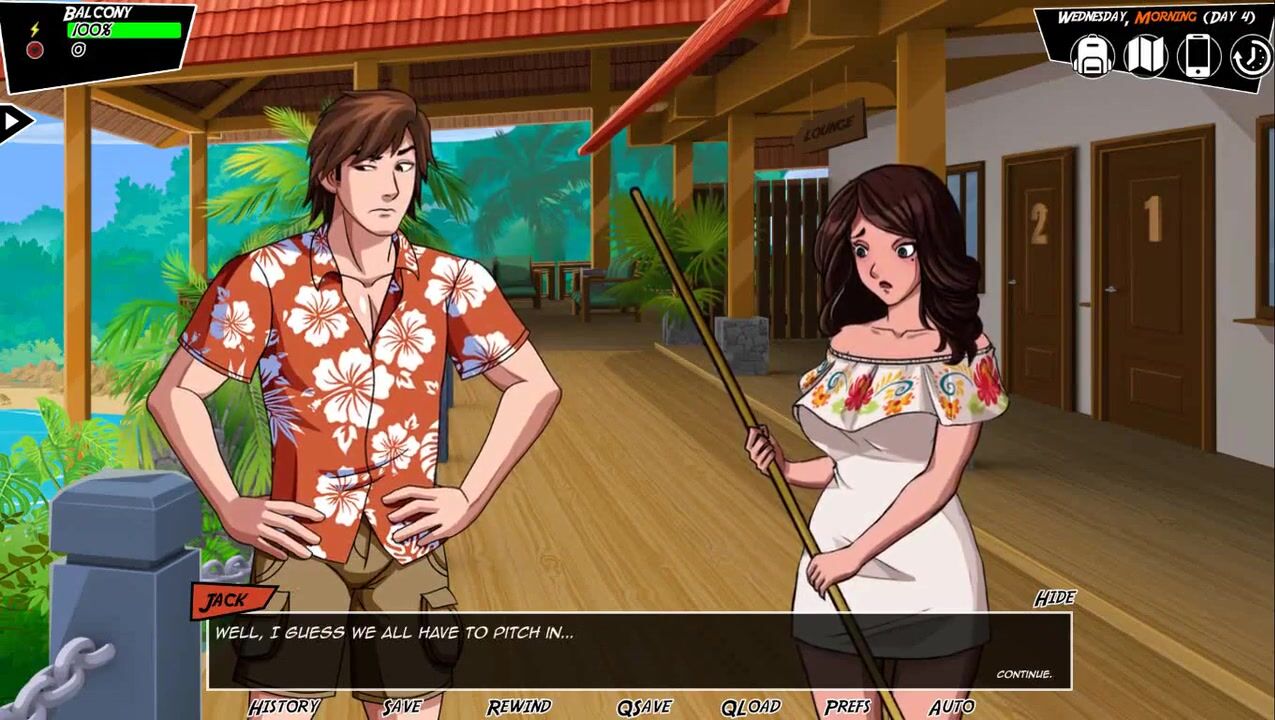Hide the dialogue box
This screenshot has width=1275, height=720.
point(1054,598)
